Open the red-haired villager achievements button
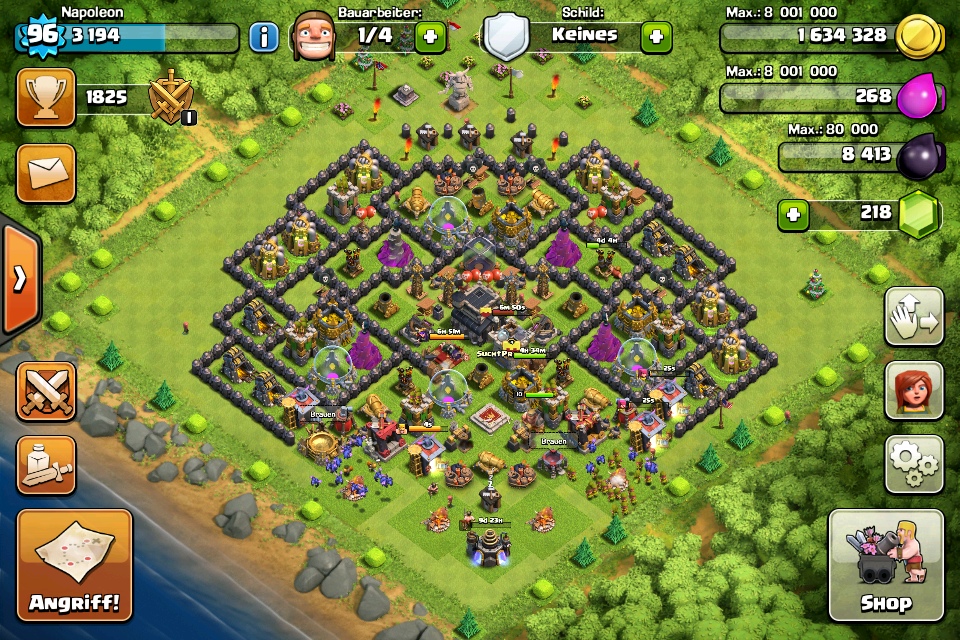The height and width of the screenshot is (640, 960). coord(914,390)
